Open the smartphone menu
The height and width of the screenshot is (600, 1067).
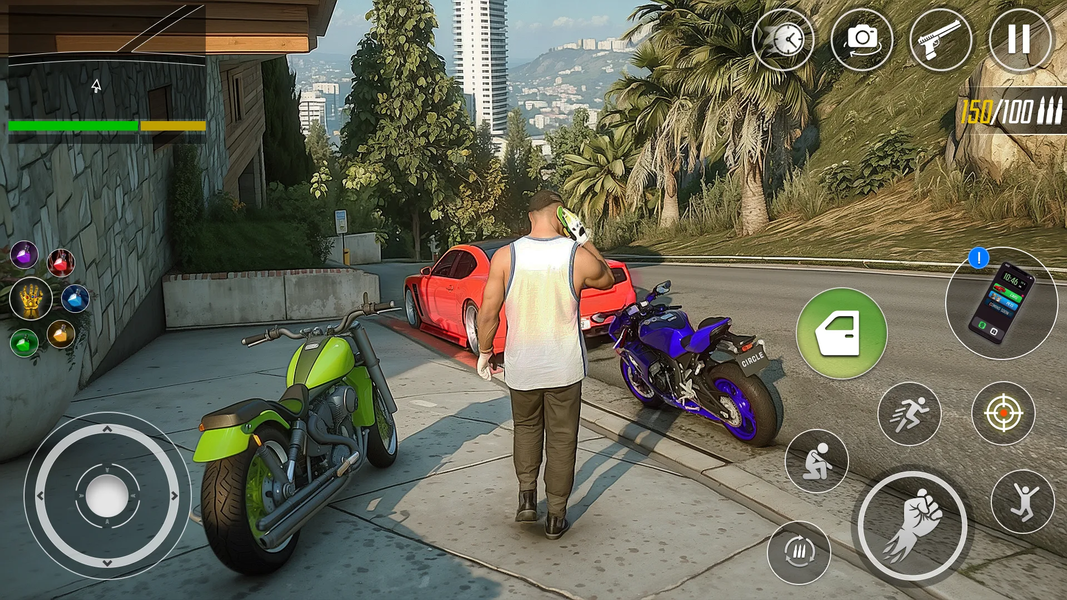(x=1000, y=303)
